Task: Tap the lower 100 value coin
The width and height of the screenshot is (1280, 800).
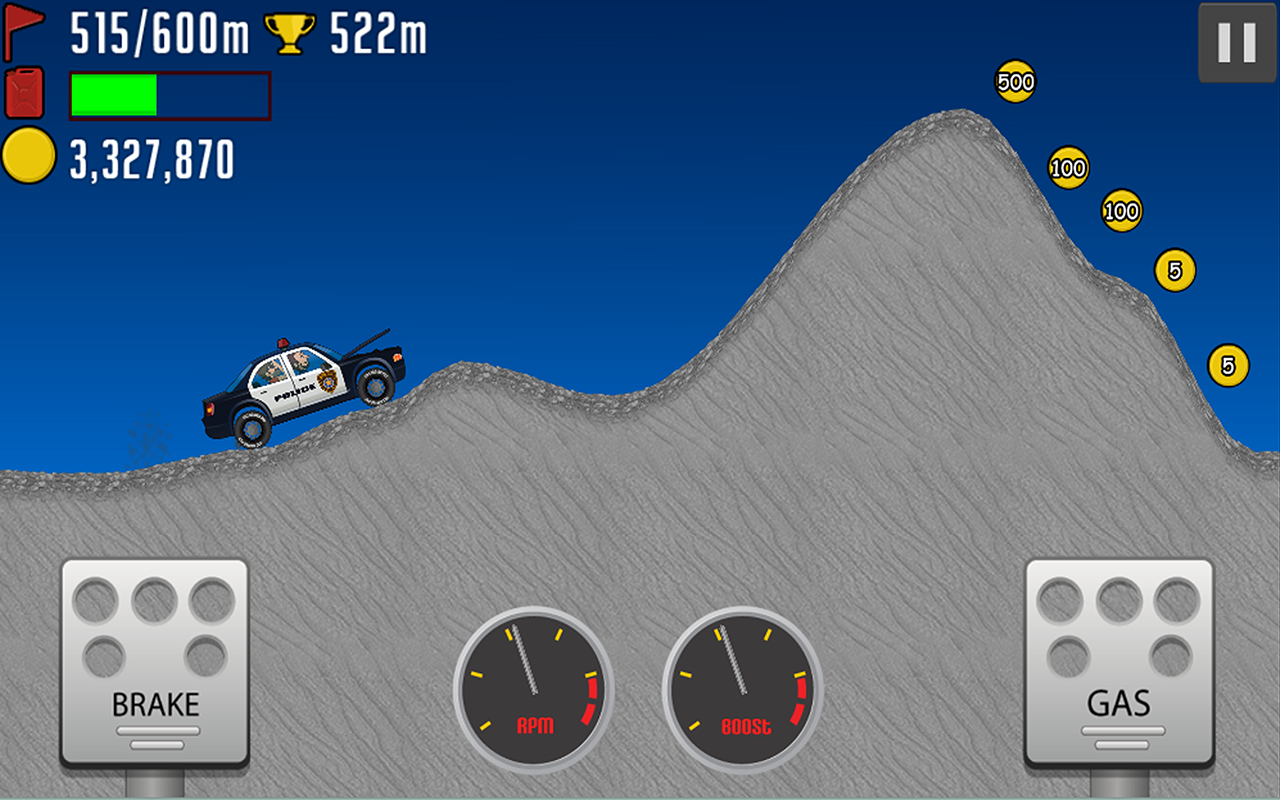Action: (1120, 212)
